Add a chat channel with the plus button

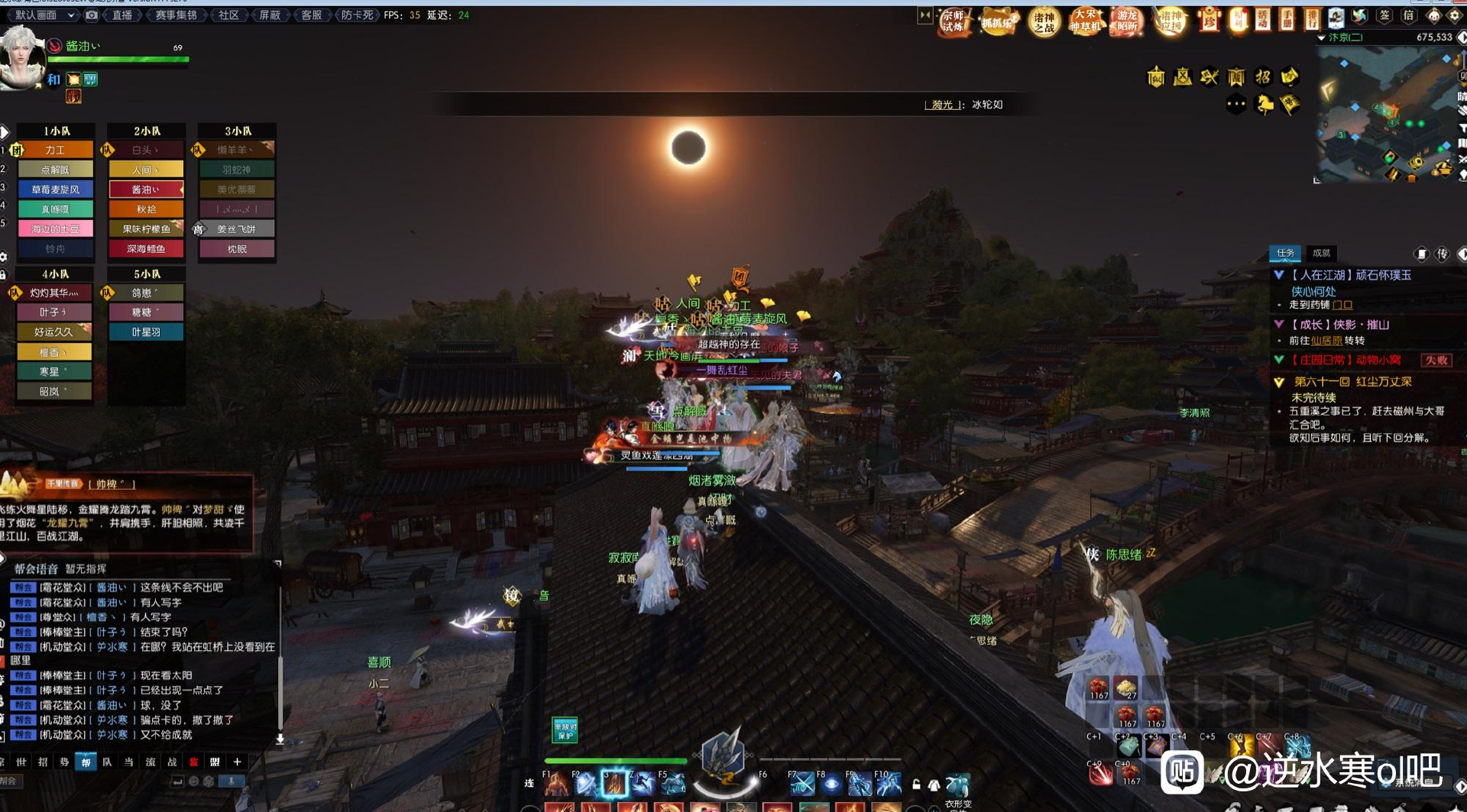point(238,762)
